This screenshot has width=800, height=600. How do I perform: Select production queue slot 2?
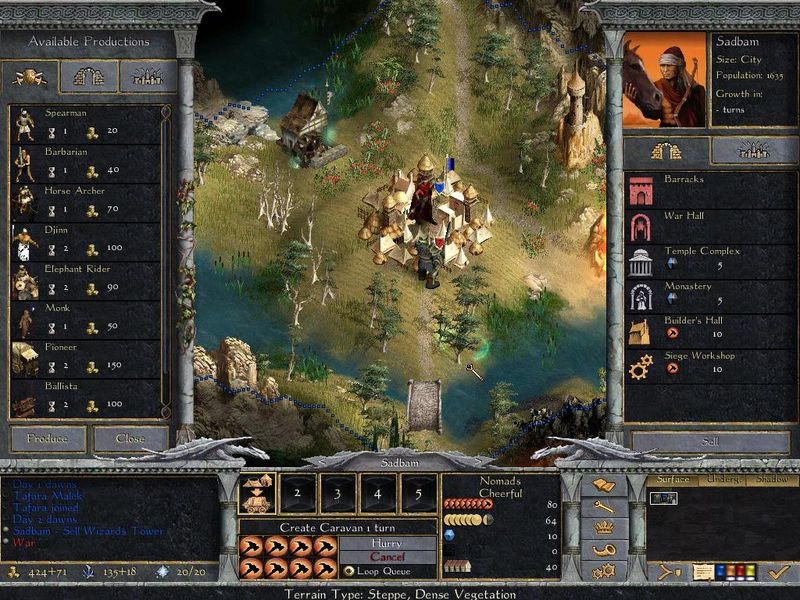pos(297,493)
